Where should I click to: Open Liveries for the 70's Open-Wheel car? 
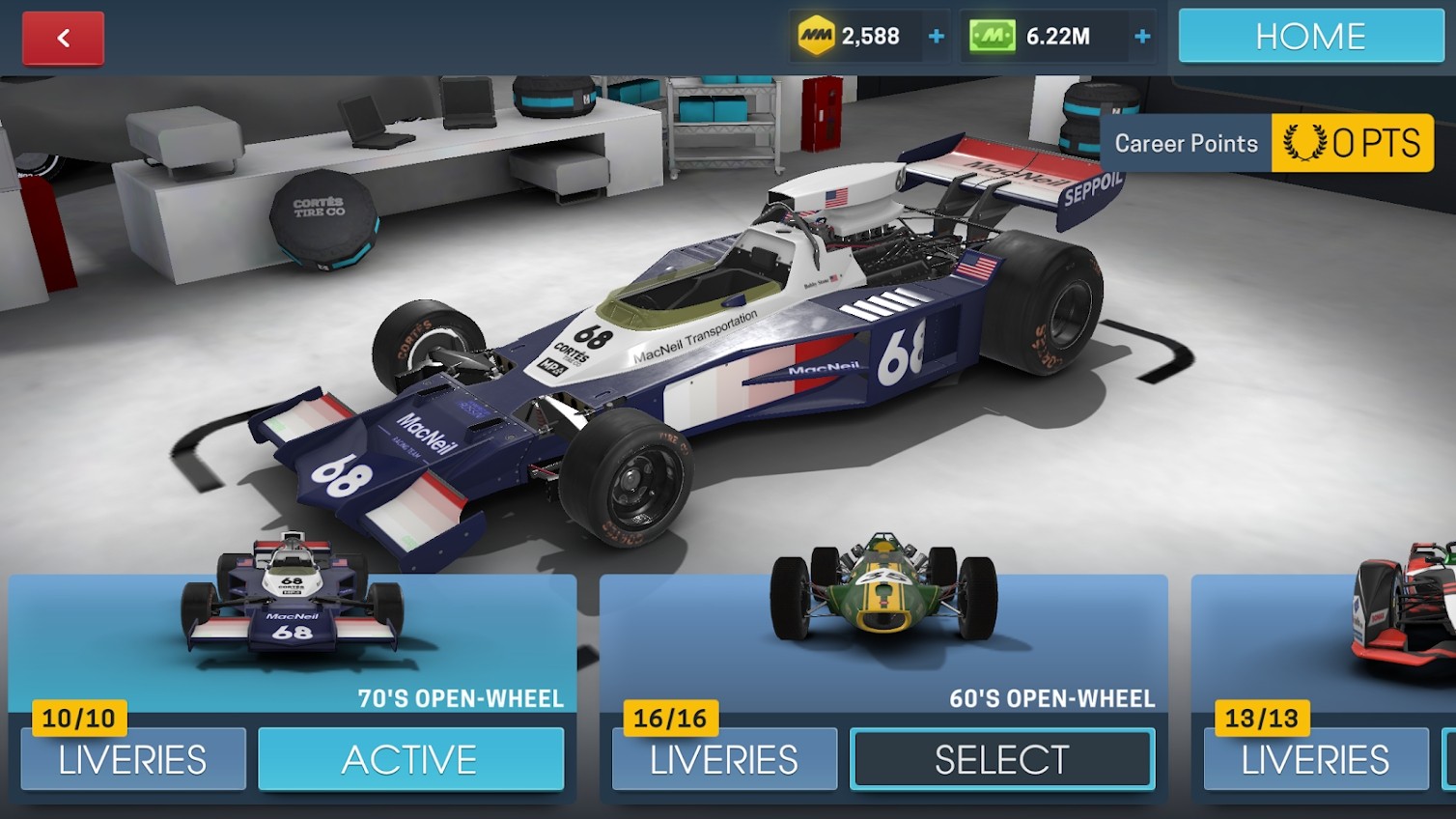tap(133, 759)
